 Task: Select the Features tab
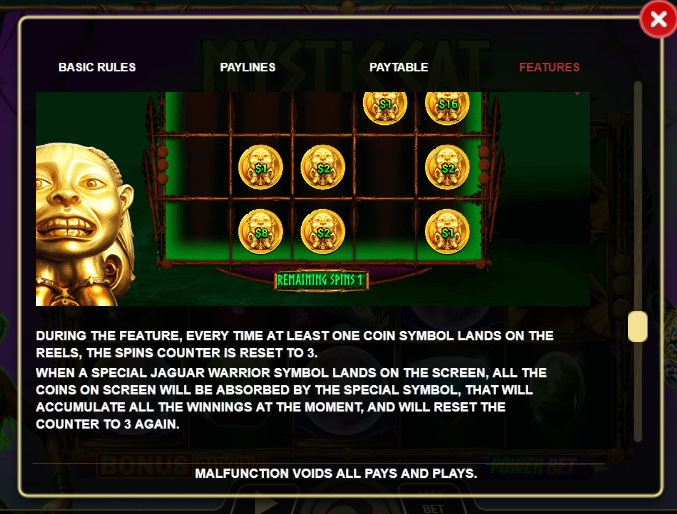tap(549, 67)
